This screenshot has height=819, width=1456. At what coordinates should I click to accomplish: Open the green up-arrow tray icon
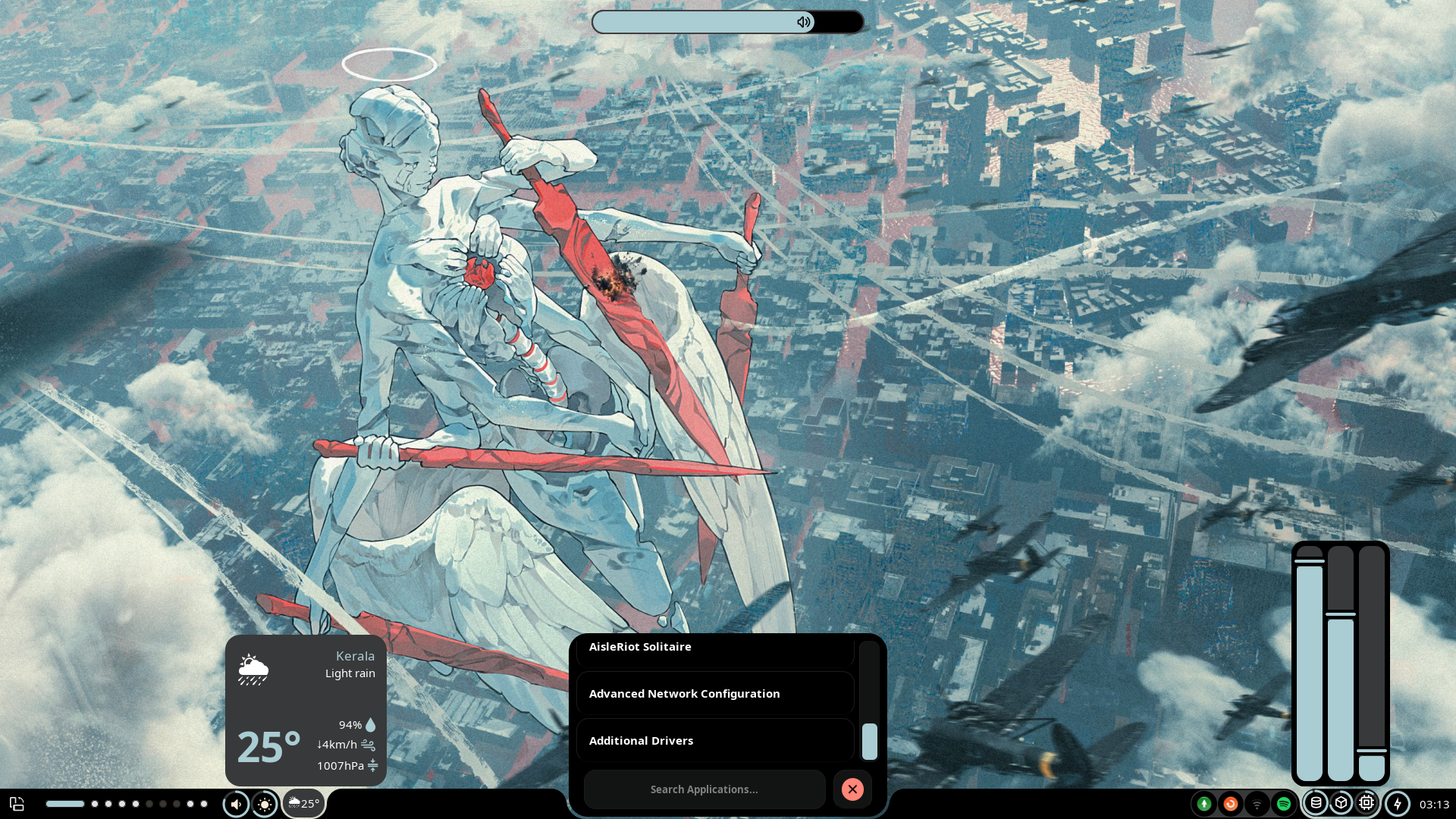click(1203, 804)
